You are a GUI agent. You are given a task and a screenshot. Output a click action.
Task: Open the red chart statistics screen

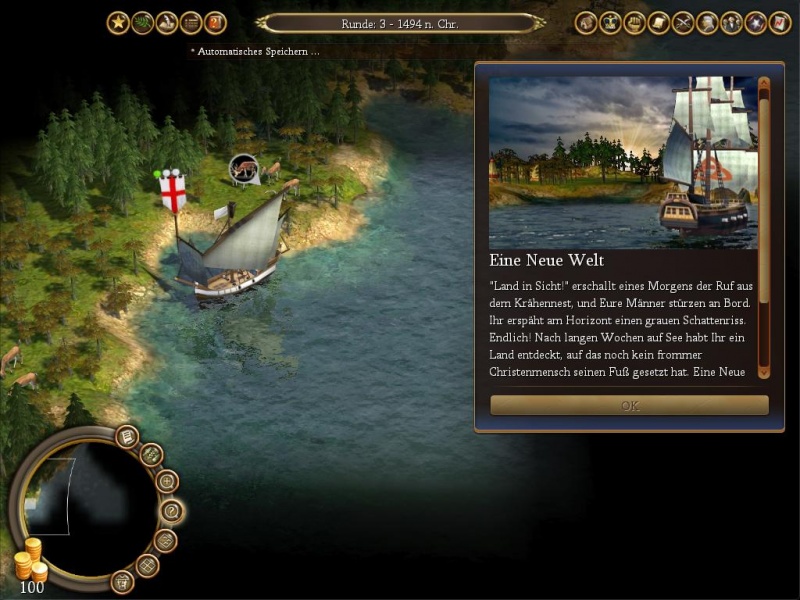pos(780,23)
